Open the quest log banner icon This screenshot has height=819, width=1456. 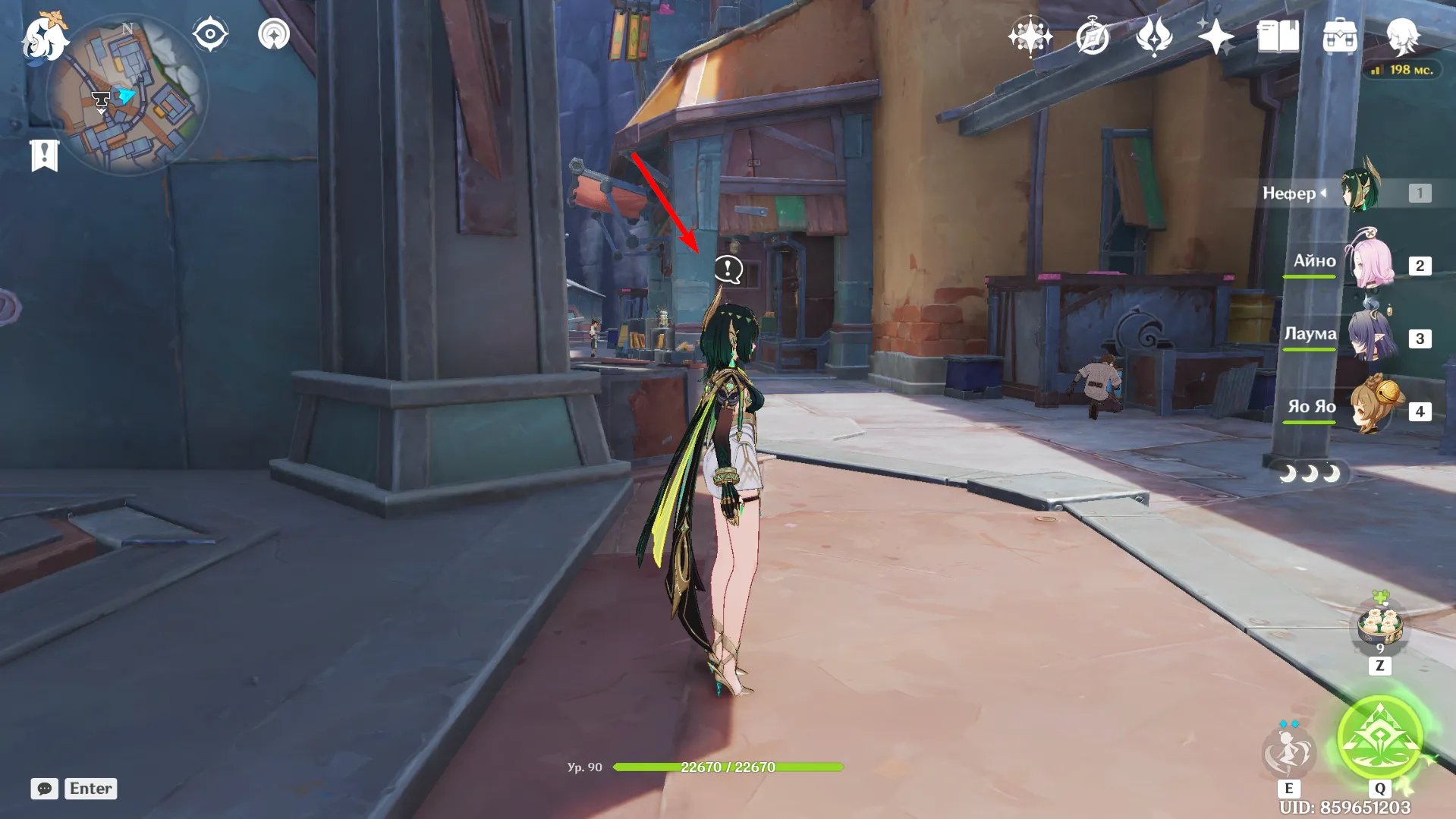click(44, 156)
